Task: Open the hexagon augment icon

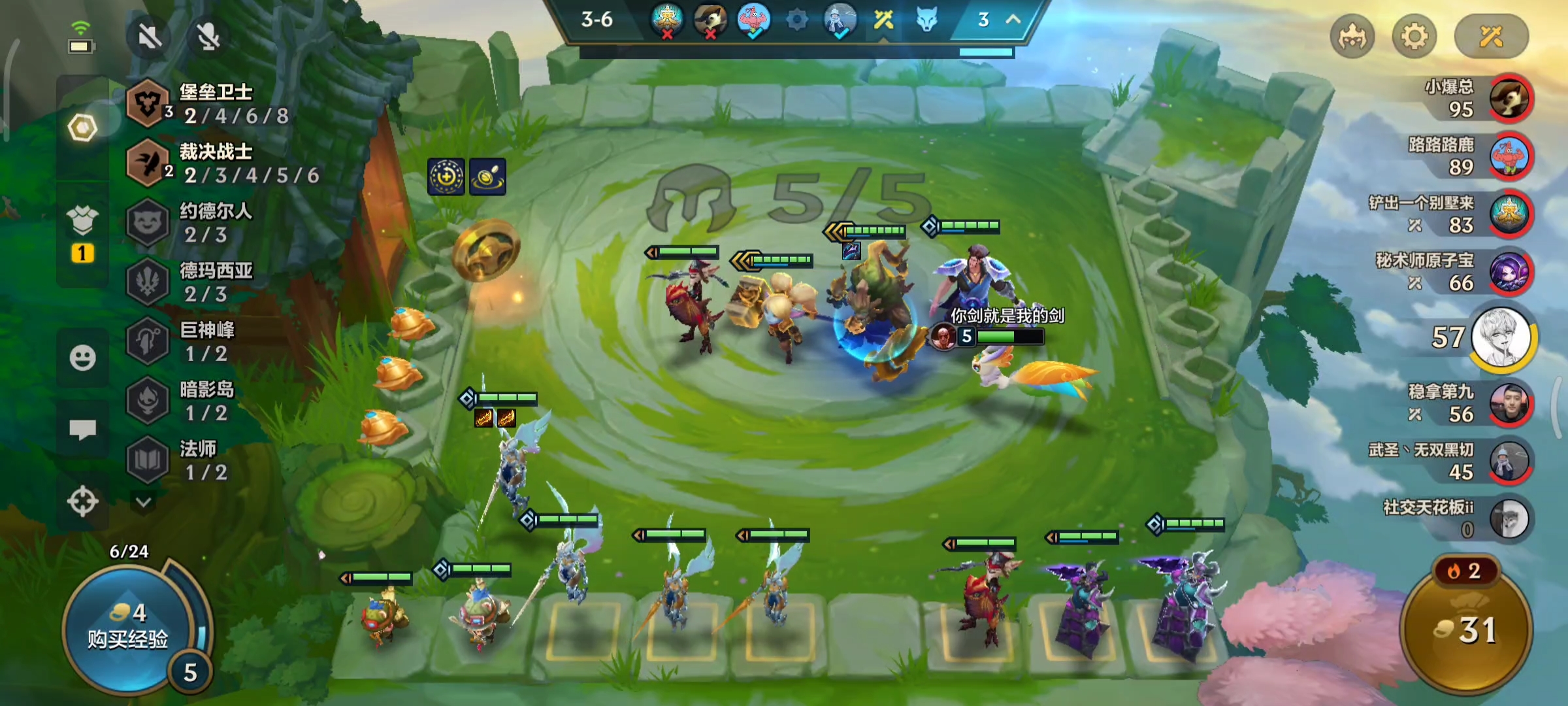Action: [82, 127]
